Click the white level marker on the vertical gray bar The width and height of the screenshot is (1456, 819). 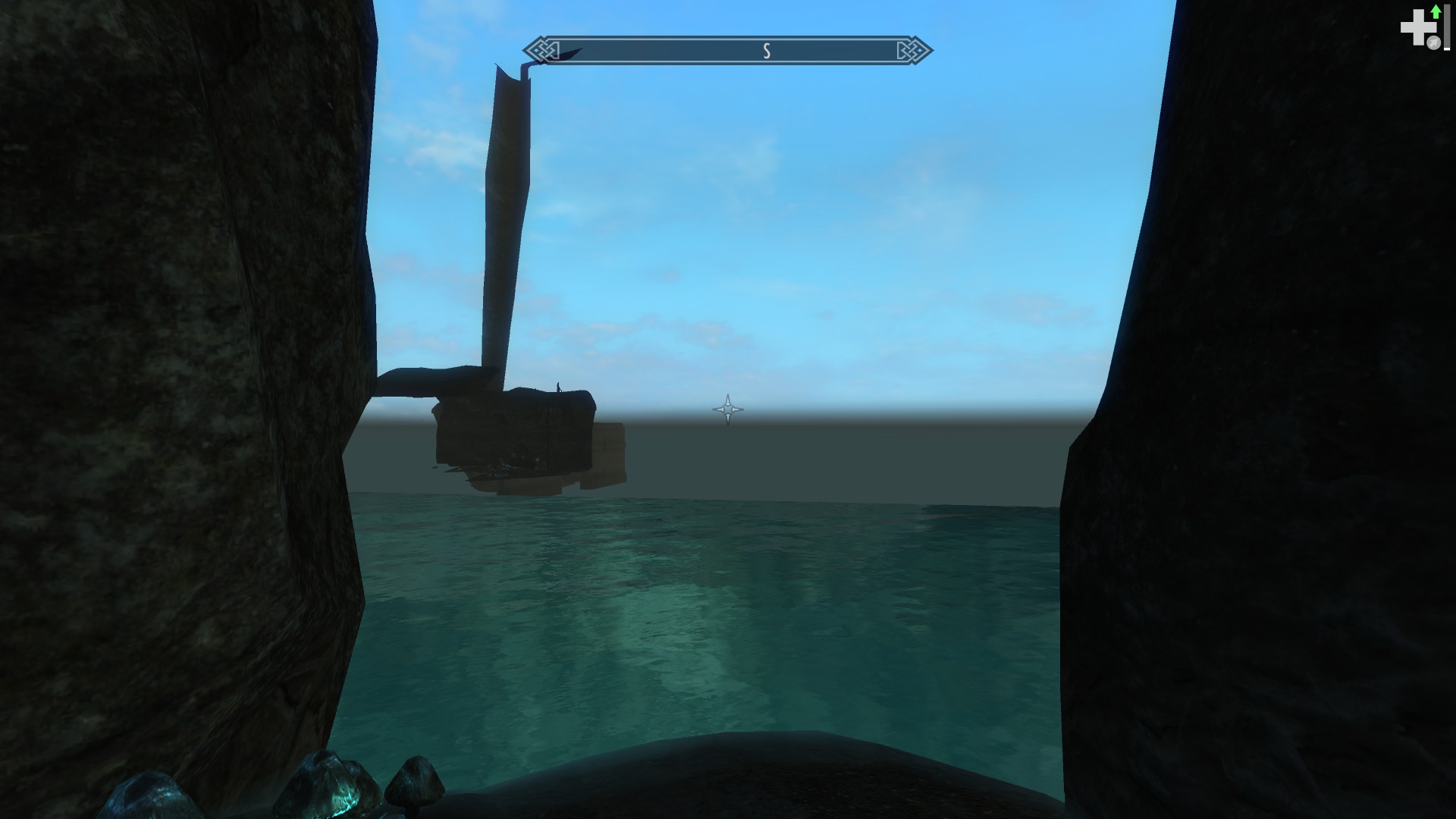1447,49
